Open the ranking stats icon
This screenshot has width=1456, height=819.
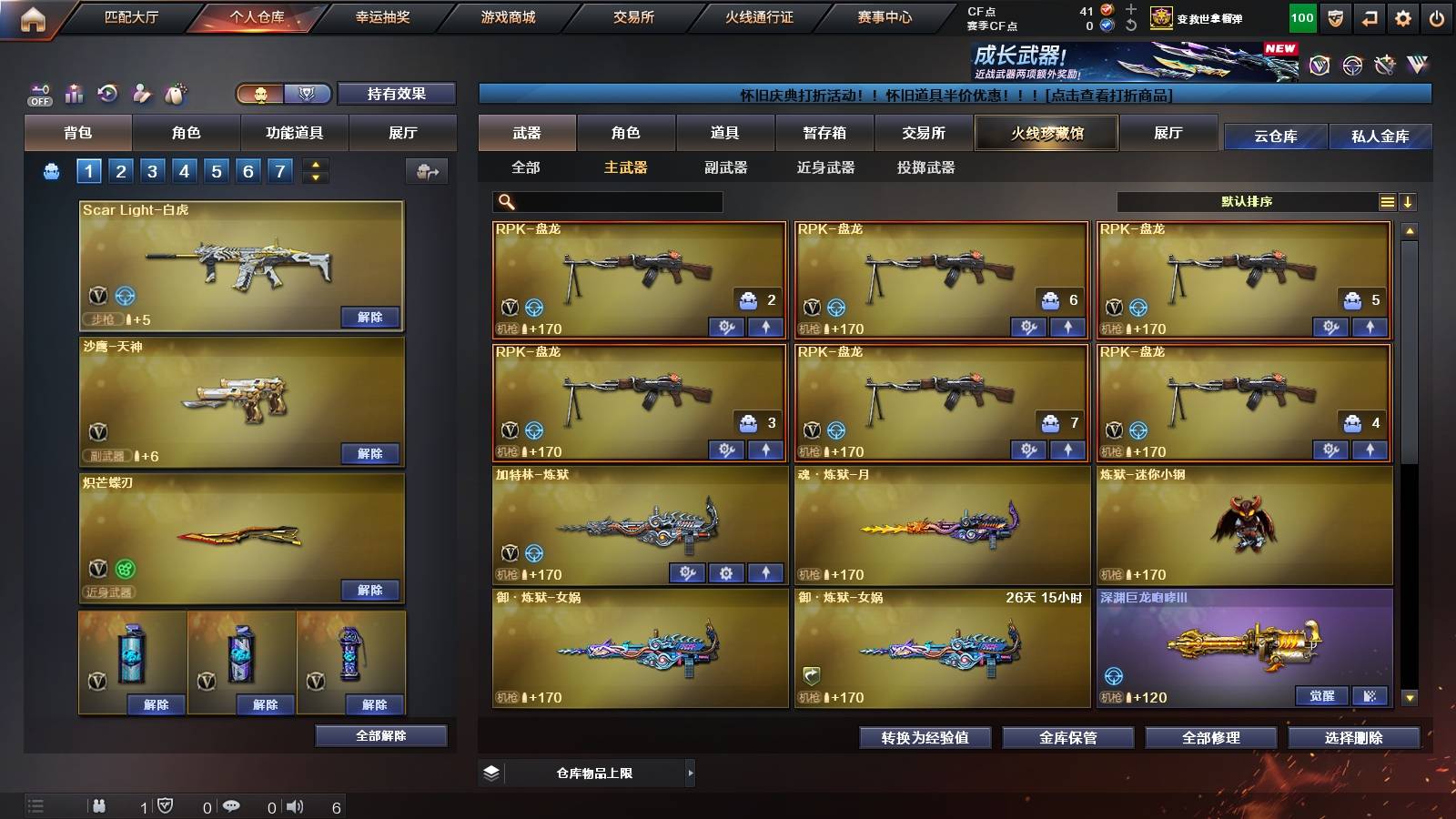tap(74, 92)
